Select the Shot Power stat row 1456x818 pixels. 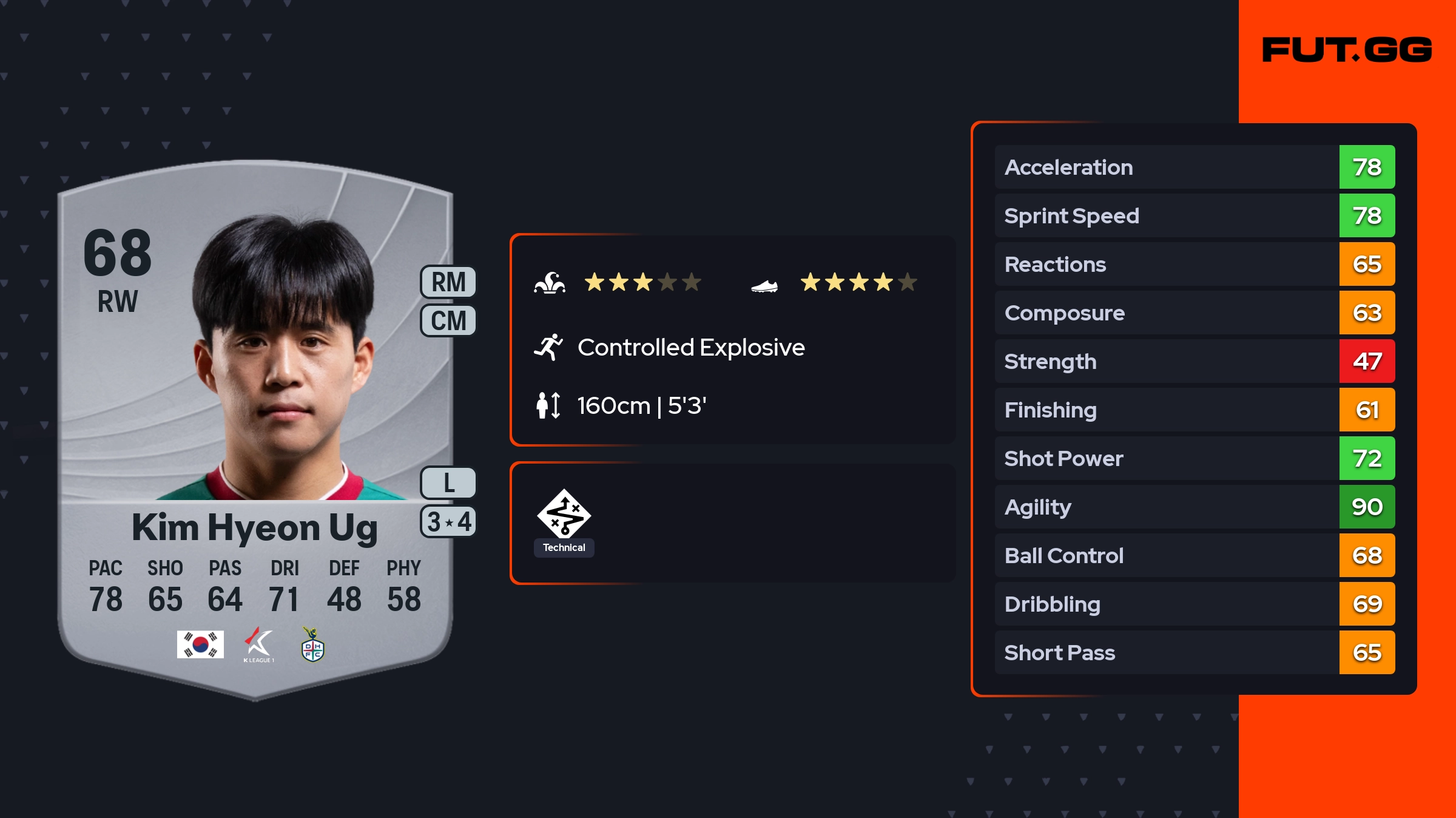tap(1194, 458)
